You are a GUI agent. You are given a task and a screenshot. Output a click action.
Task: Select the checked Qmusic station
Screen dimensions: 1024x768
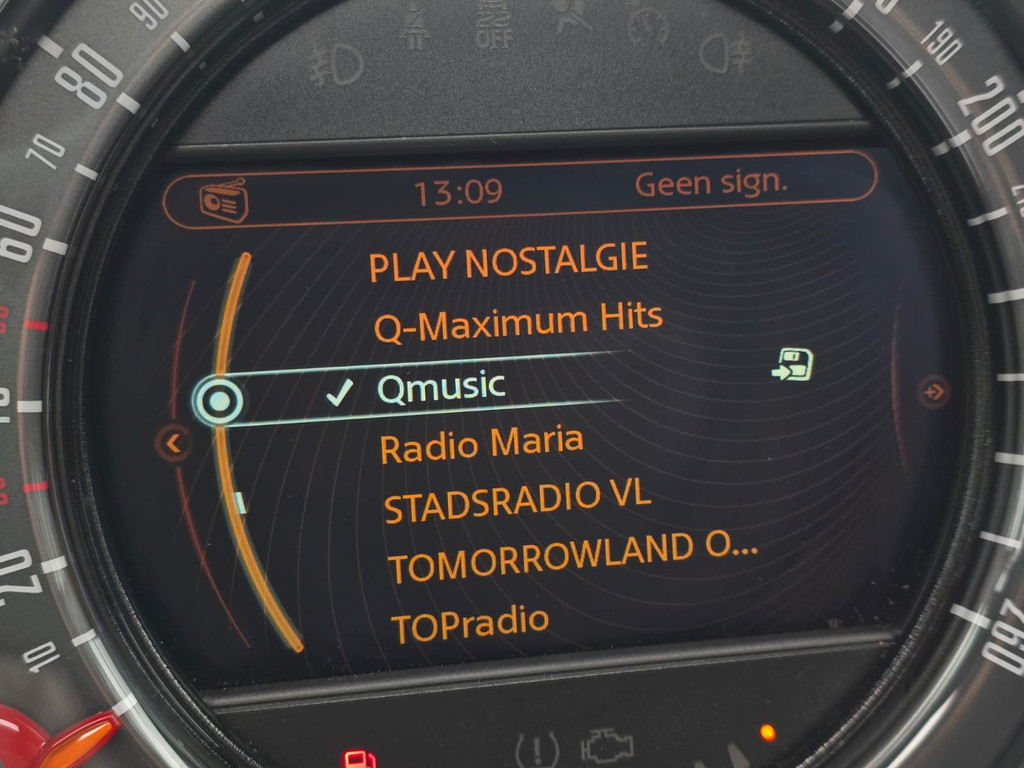pos(441,388)
